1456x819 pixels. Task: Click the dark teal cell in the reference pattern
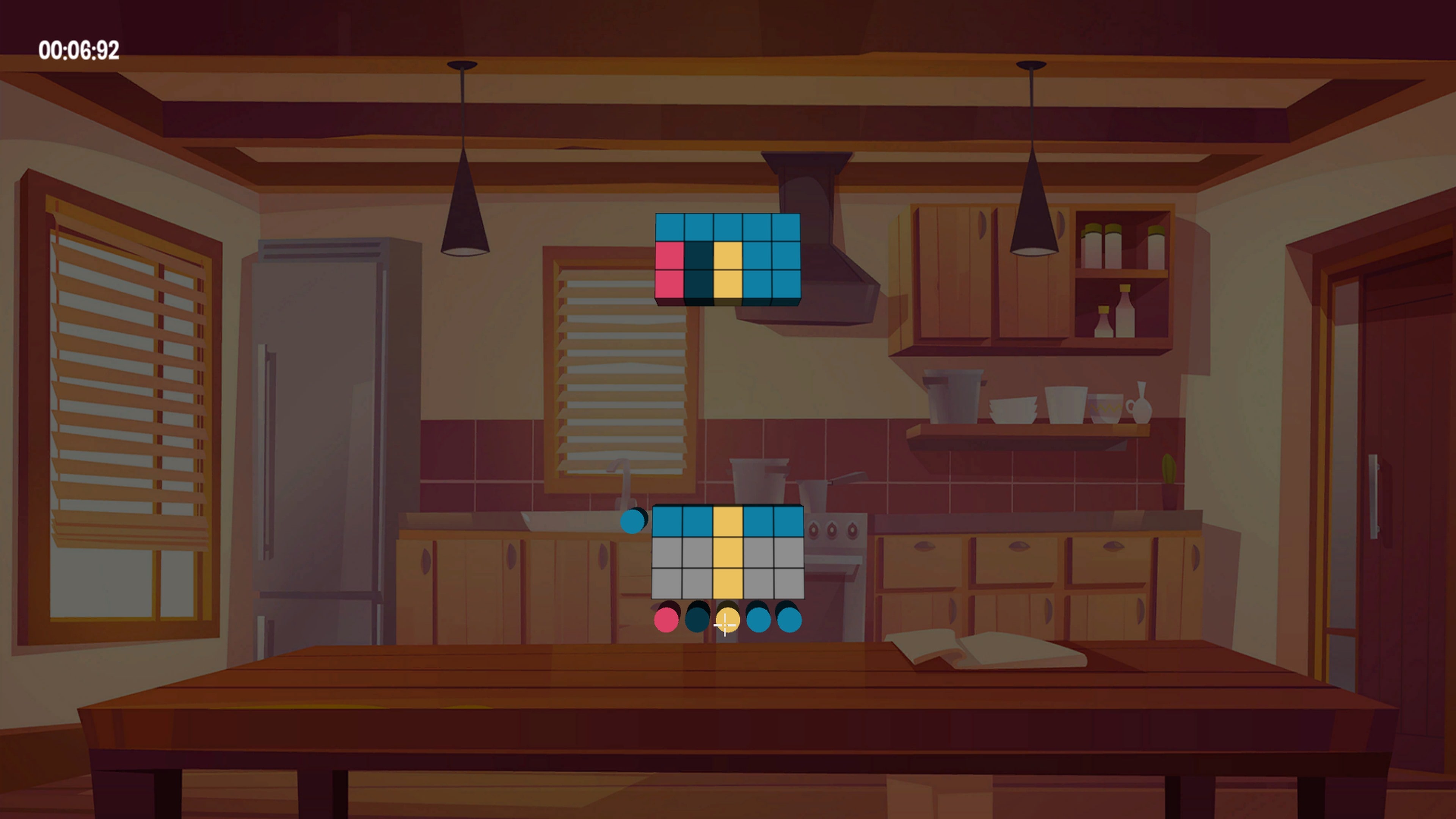[698, 256]
